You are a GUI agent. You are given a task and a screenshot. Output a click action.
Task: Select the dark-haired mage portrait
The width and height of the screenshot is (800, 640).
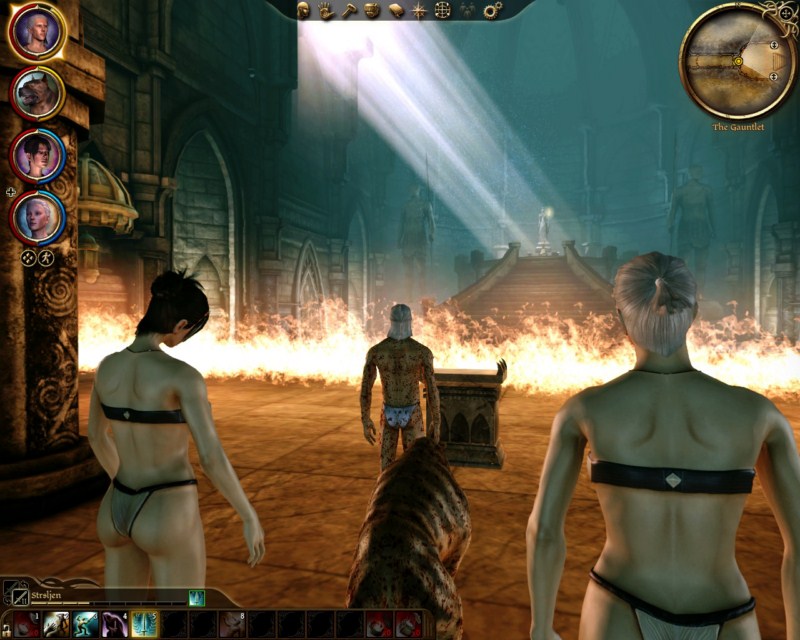click(x=37, y=155)
